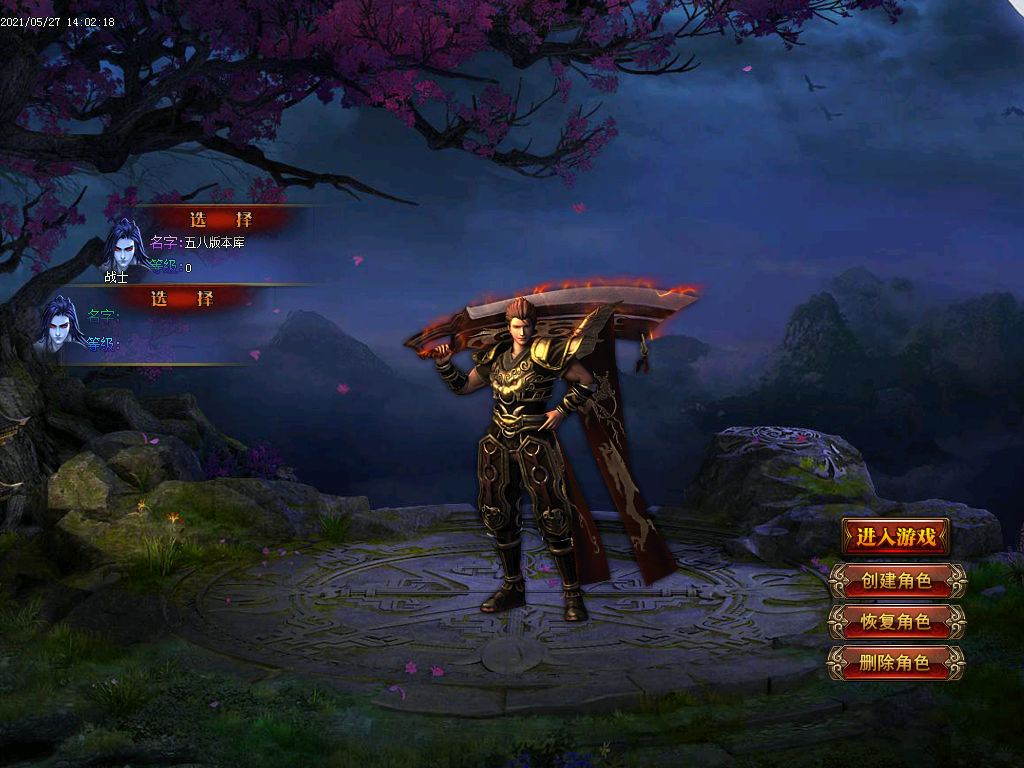The height and width of the screenshot is (768, 1024).
Task: Pick the red-eyed portrait in the empty slot
Action: (60, 323)
